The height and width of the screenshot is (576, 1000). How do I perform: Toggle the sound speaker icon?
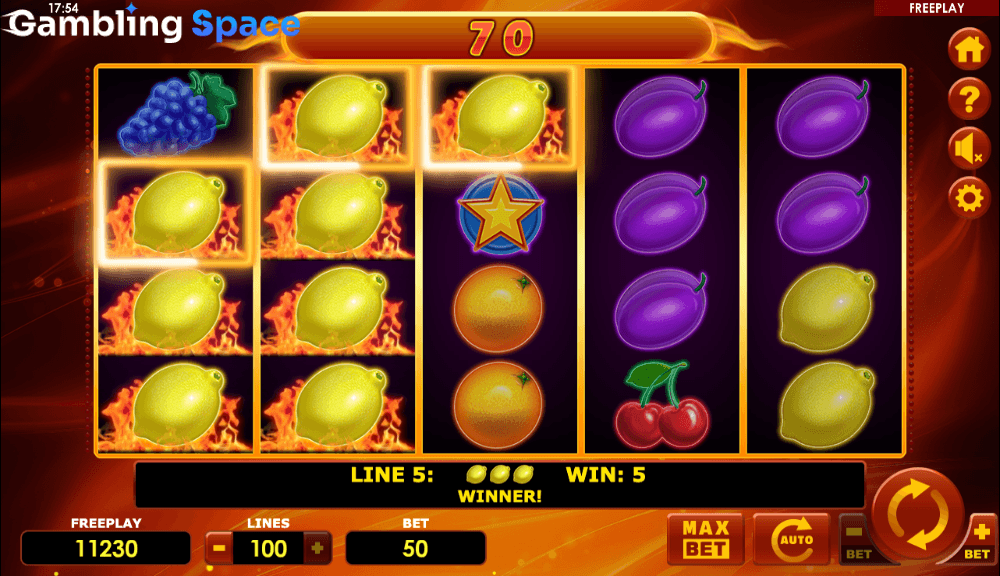pyautogui.click(x=968, y=148)
